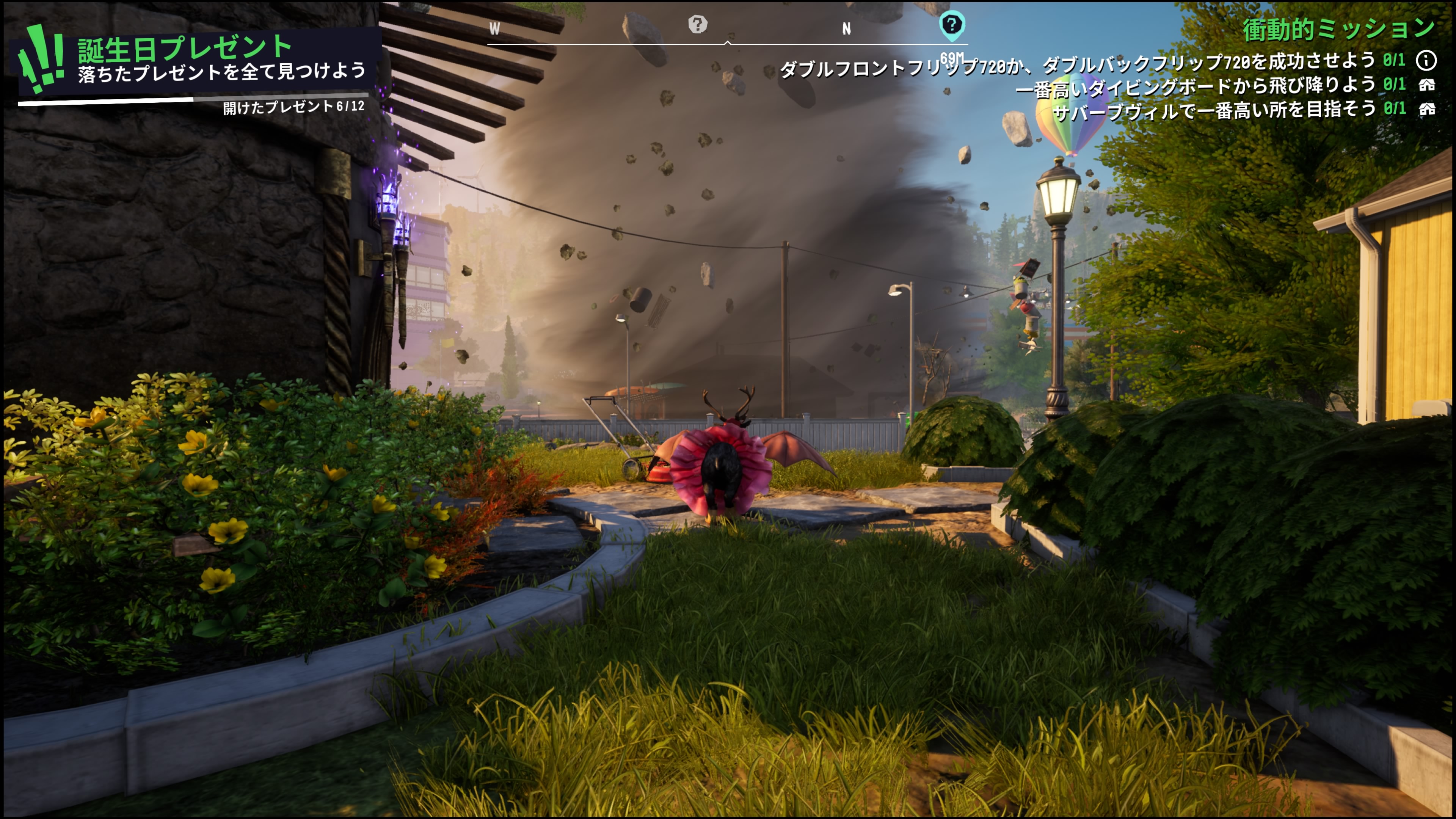
Task: Open the 衝動的ミッション mission list header
Action: (1337, 30)
